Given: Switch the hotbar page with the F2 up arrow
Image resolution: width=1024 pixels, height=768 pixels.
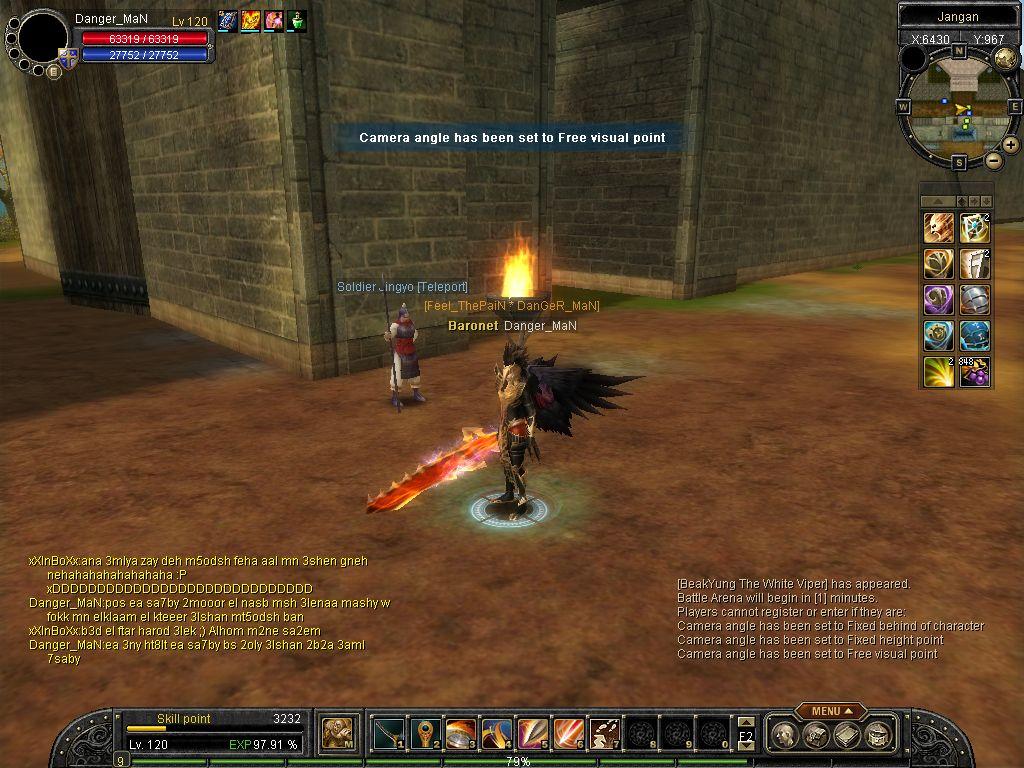Looking at the screenshot, I should 746,723.
